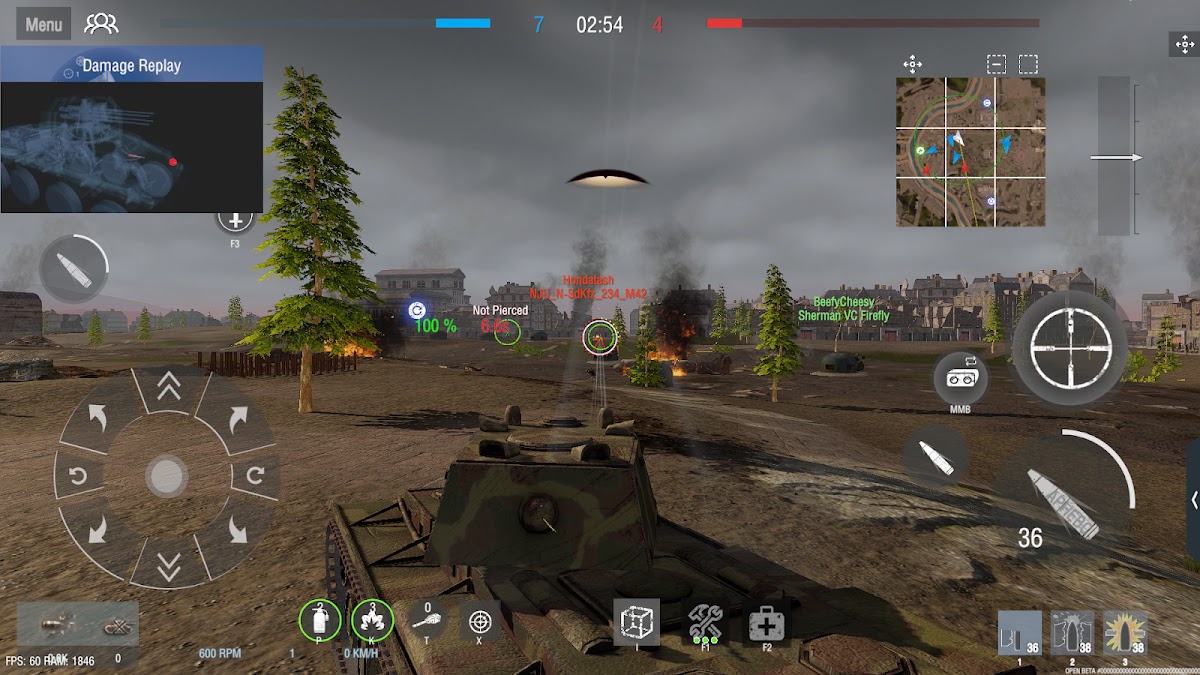
Task: Toggle the wireframe cube view button
Action: click(636, 622)
